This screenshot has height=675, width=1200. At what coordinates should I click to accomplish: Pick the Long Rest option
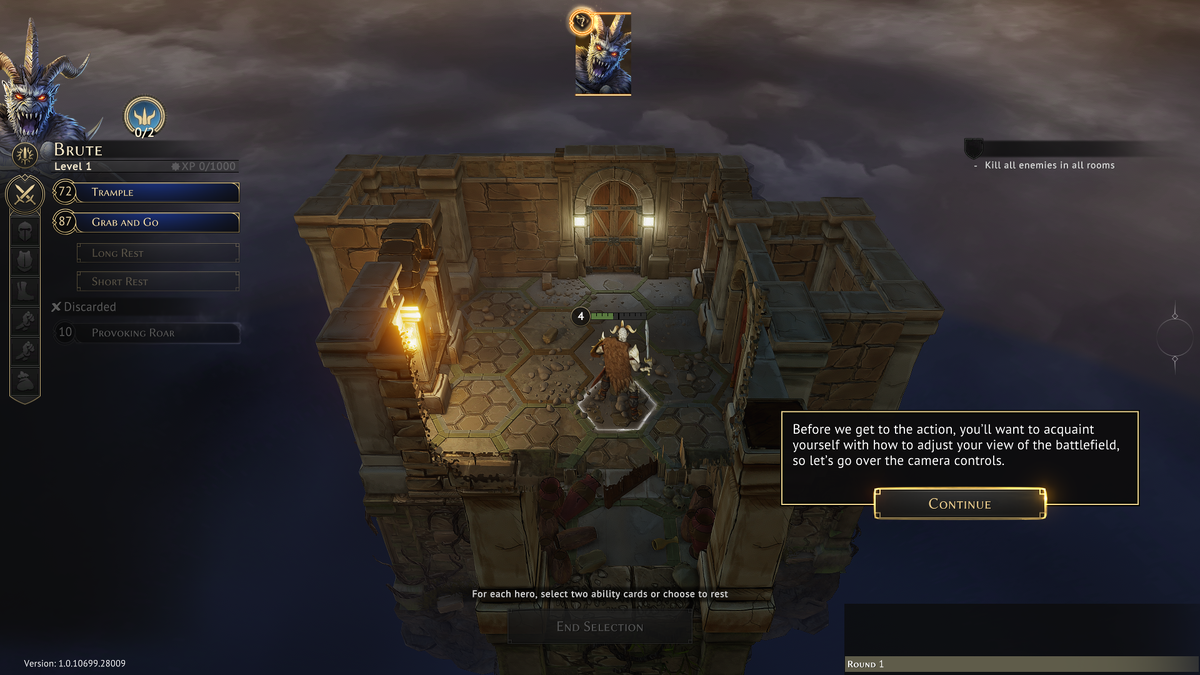click(158, 253)
